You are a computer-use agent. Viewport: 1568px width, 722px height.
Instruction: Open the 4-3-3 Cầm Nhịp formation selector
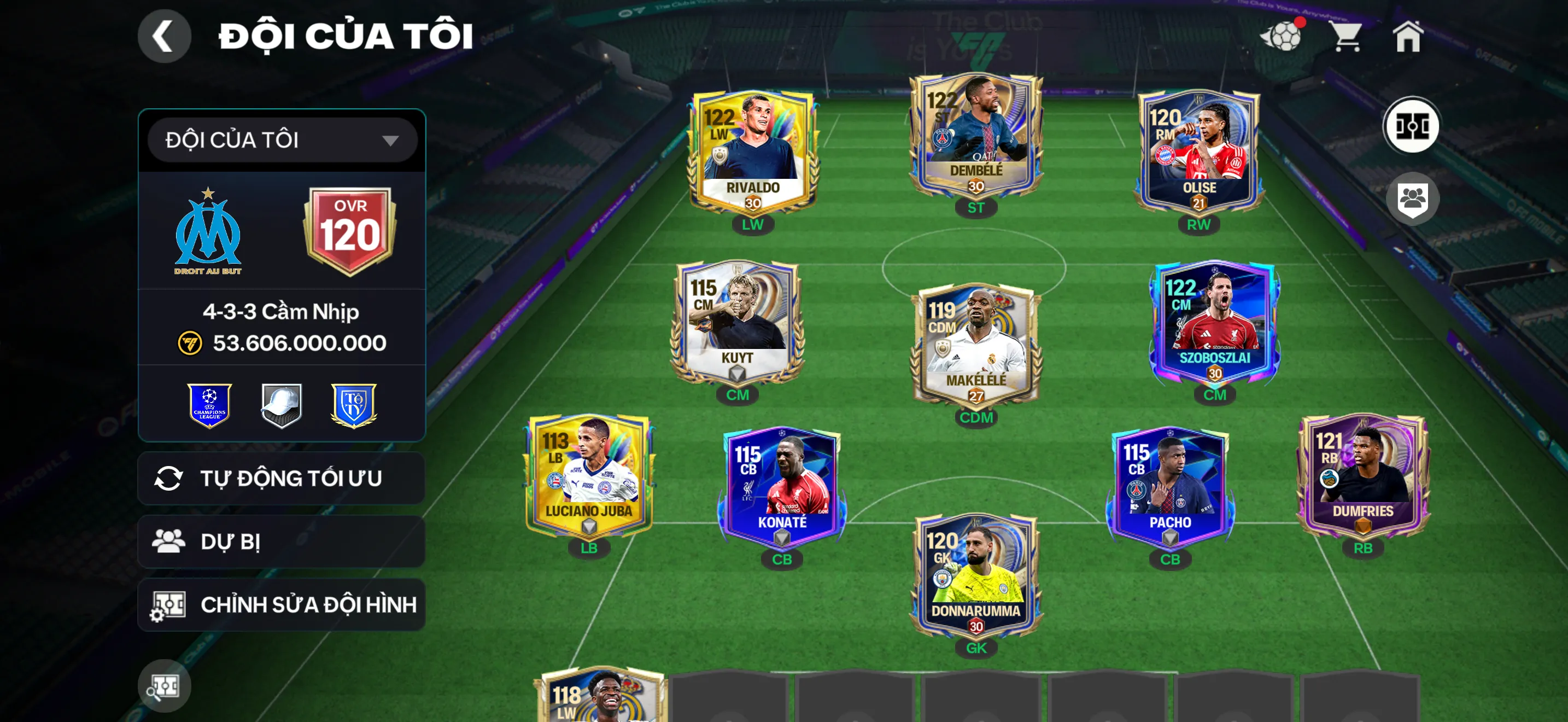[280, 311]
